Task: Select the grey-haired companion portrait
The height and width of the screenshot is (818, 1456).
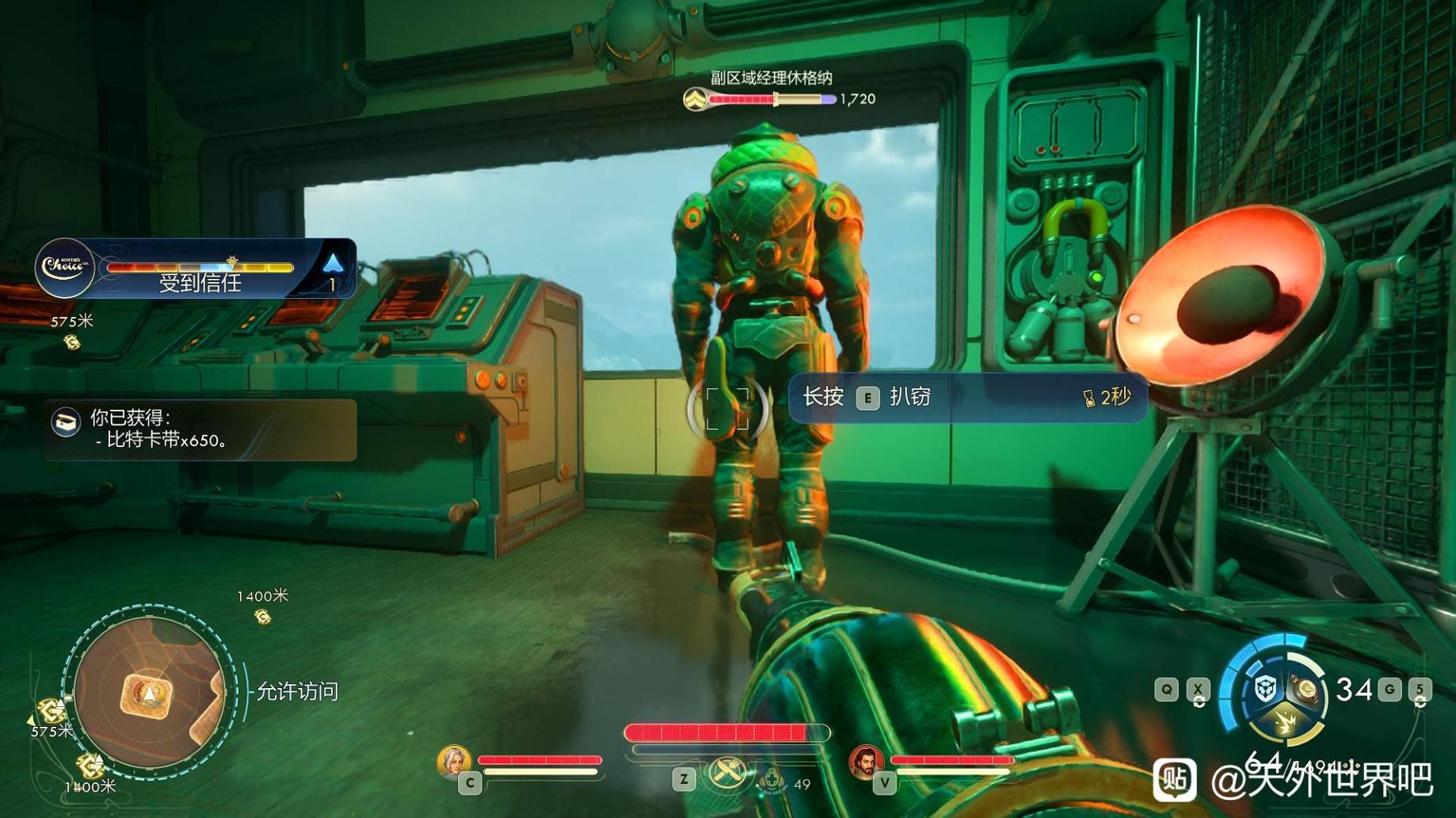Action: click(x=454, y=761)
